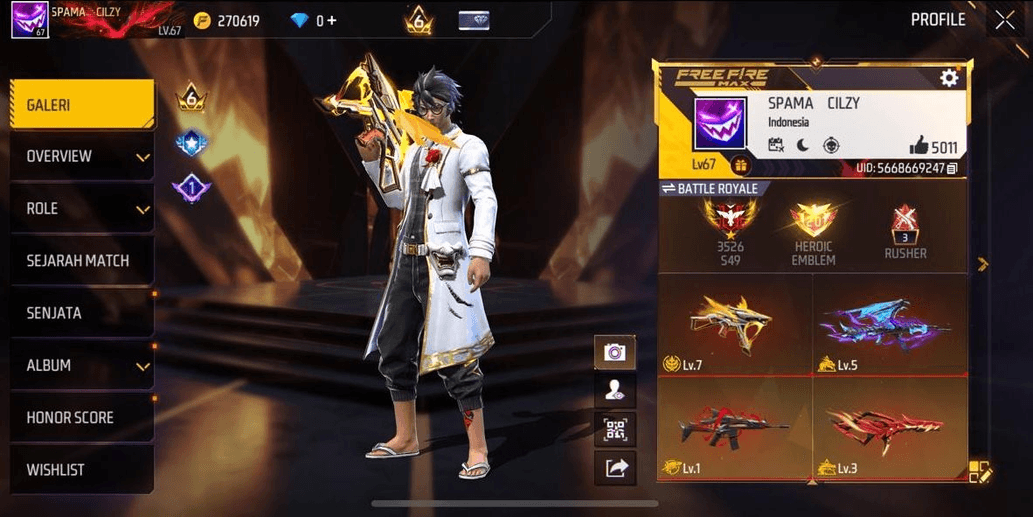Expand the Overview section

[80, 157]
